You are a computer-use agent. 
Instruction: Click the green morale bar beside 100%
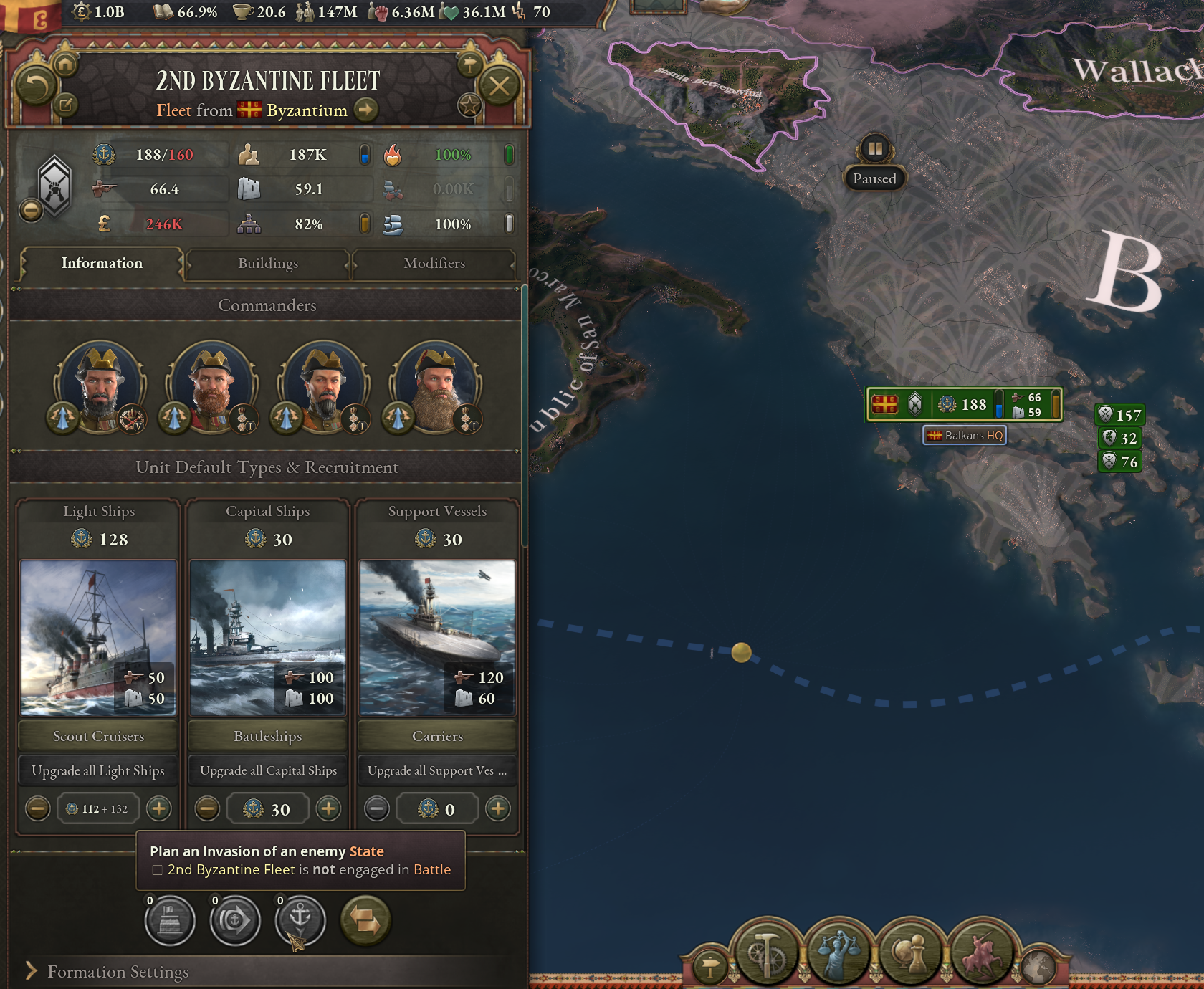tap(510, 153)
